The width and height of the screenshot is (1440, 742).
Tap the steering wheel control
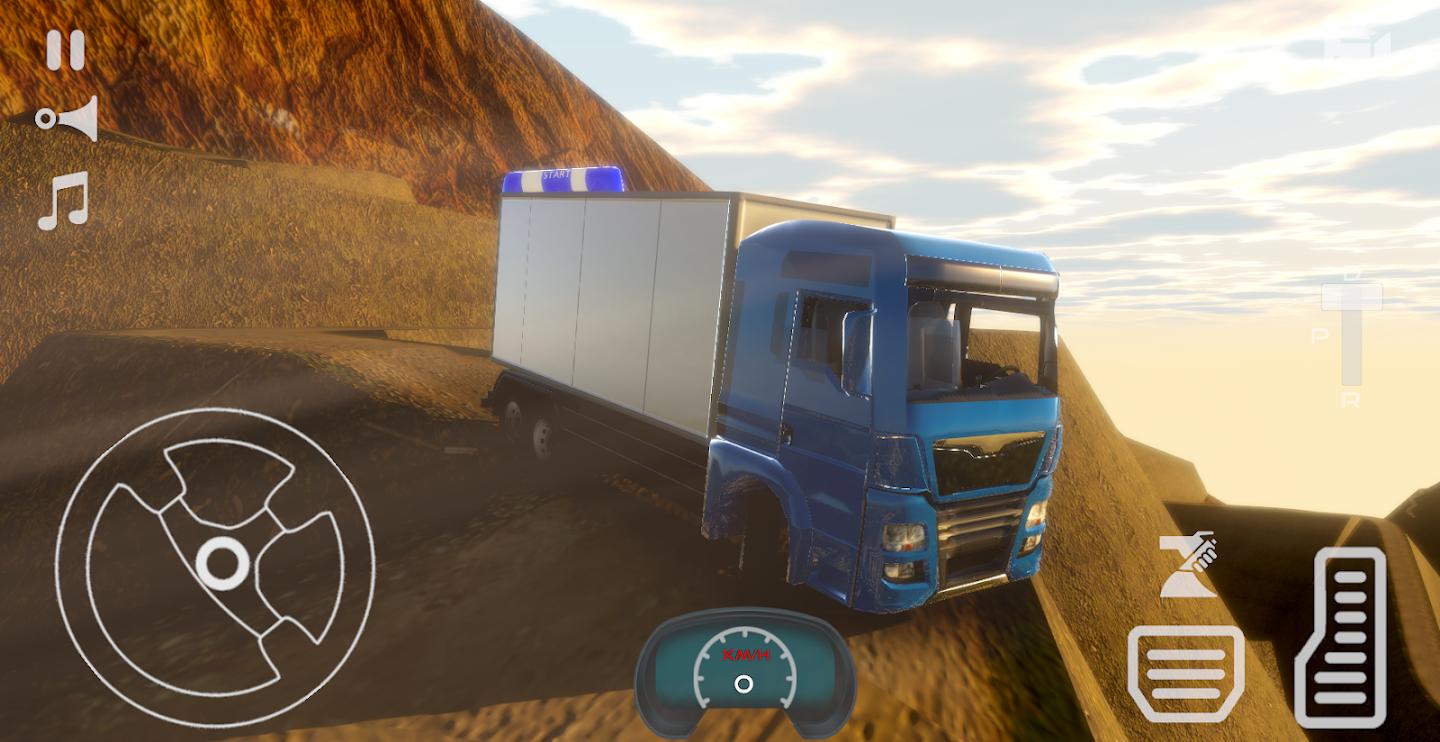[x=216, y=565]
